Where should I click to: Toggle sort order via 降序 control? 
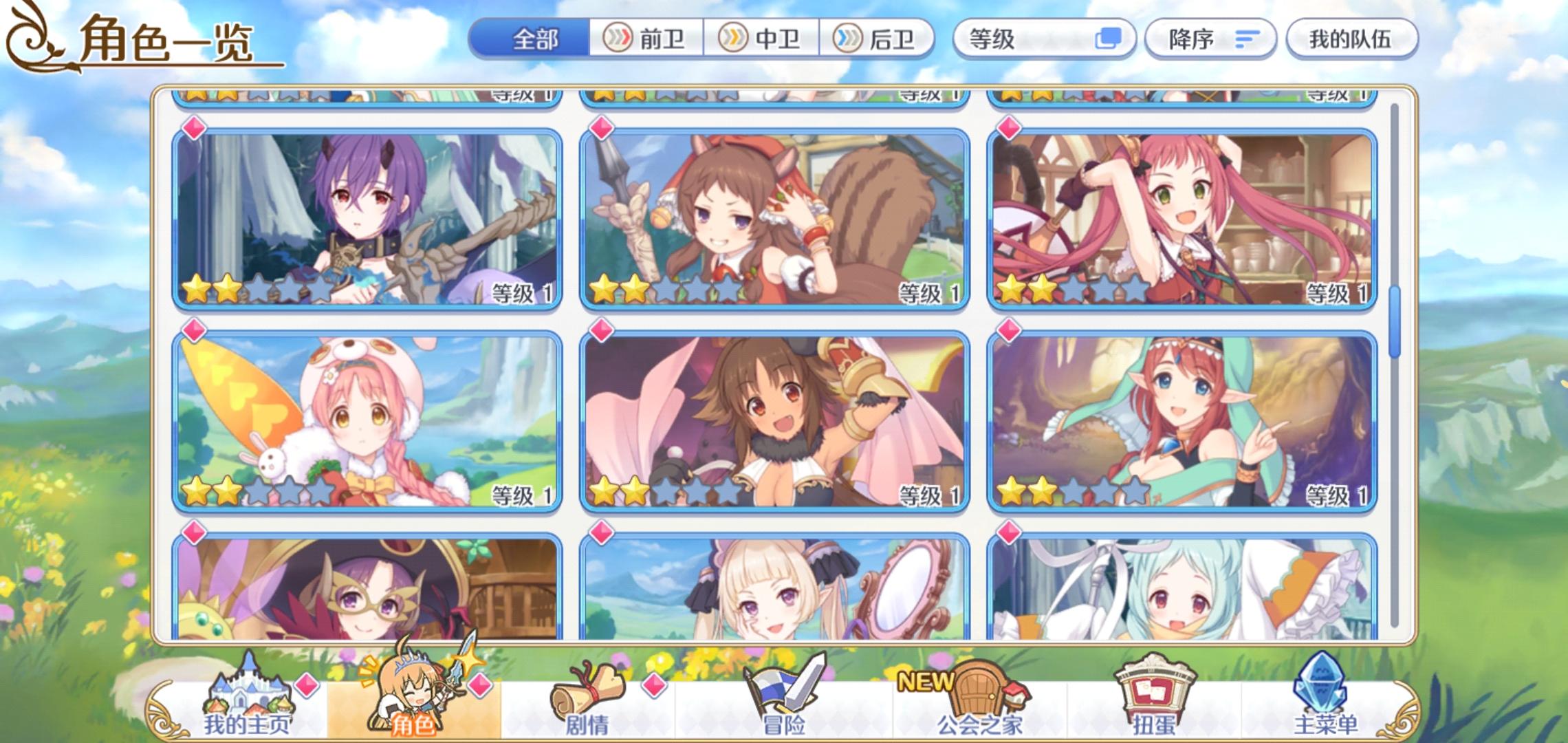pyautogui.click(x=1209, y=39)
